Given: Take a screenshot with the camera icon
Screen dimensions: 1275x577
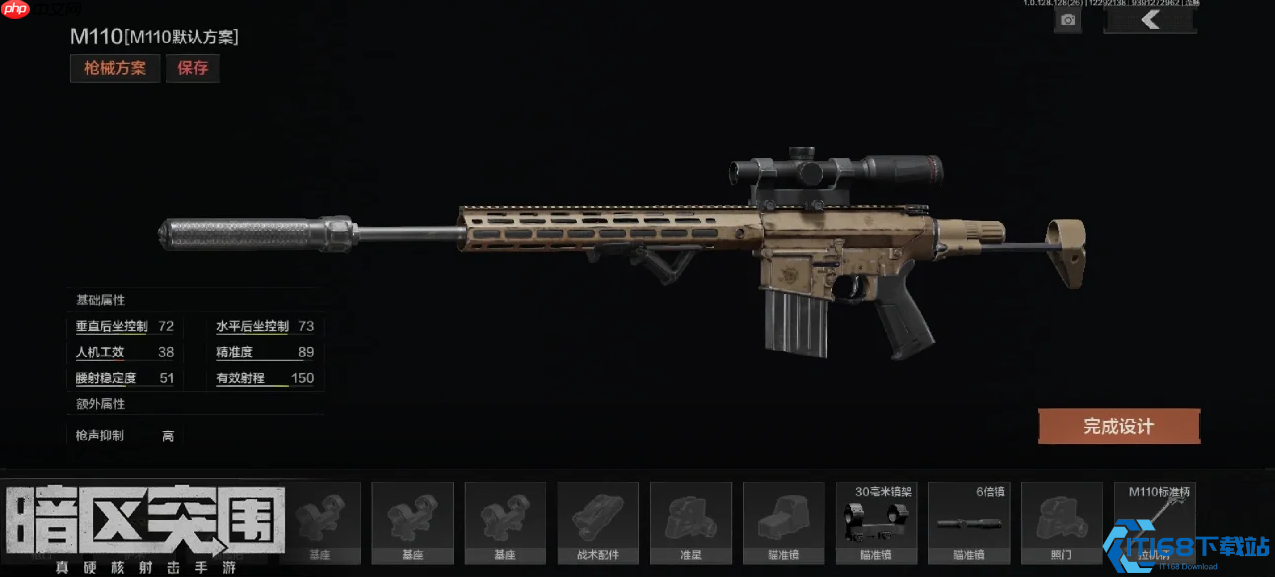Looking at the screenshot, I should [1068, 20].
